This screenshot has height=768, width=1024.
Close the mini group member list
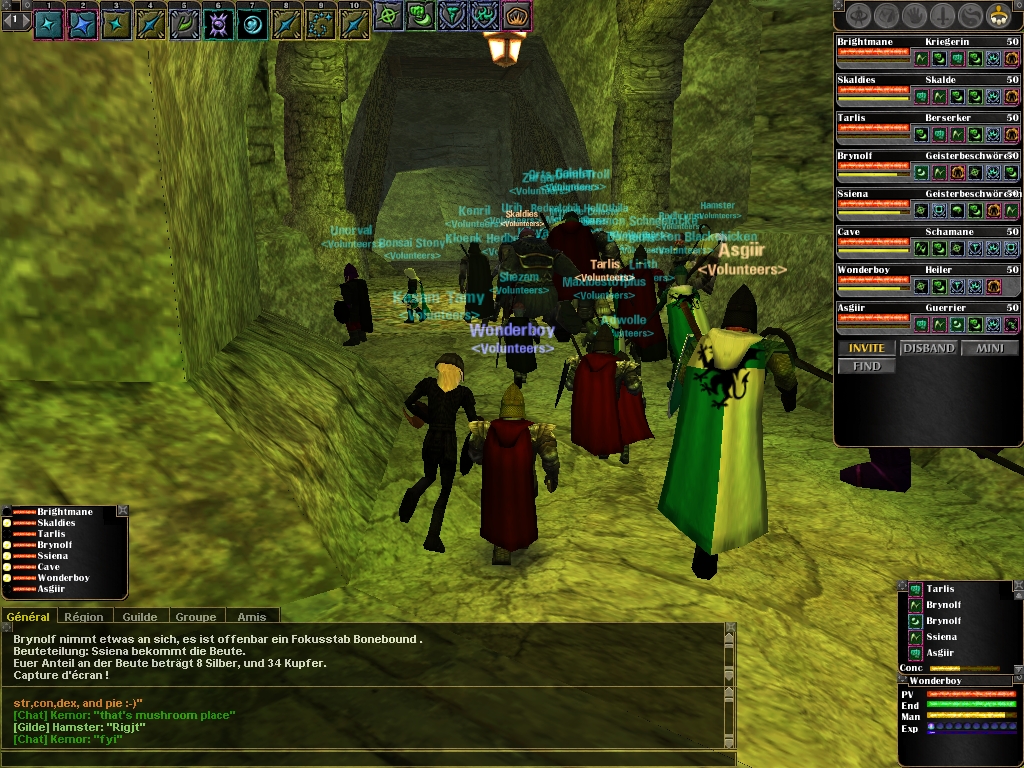tap(122, 511)
